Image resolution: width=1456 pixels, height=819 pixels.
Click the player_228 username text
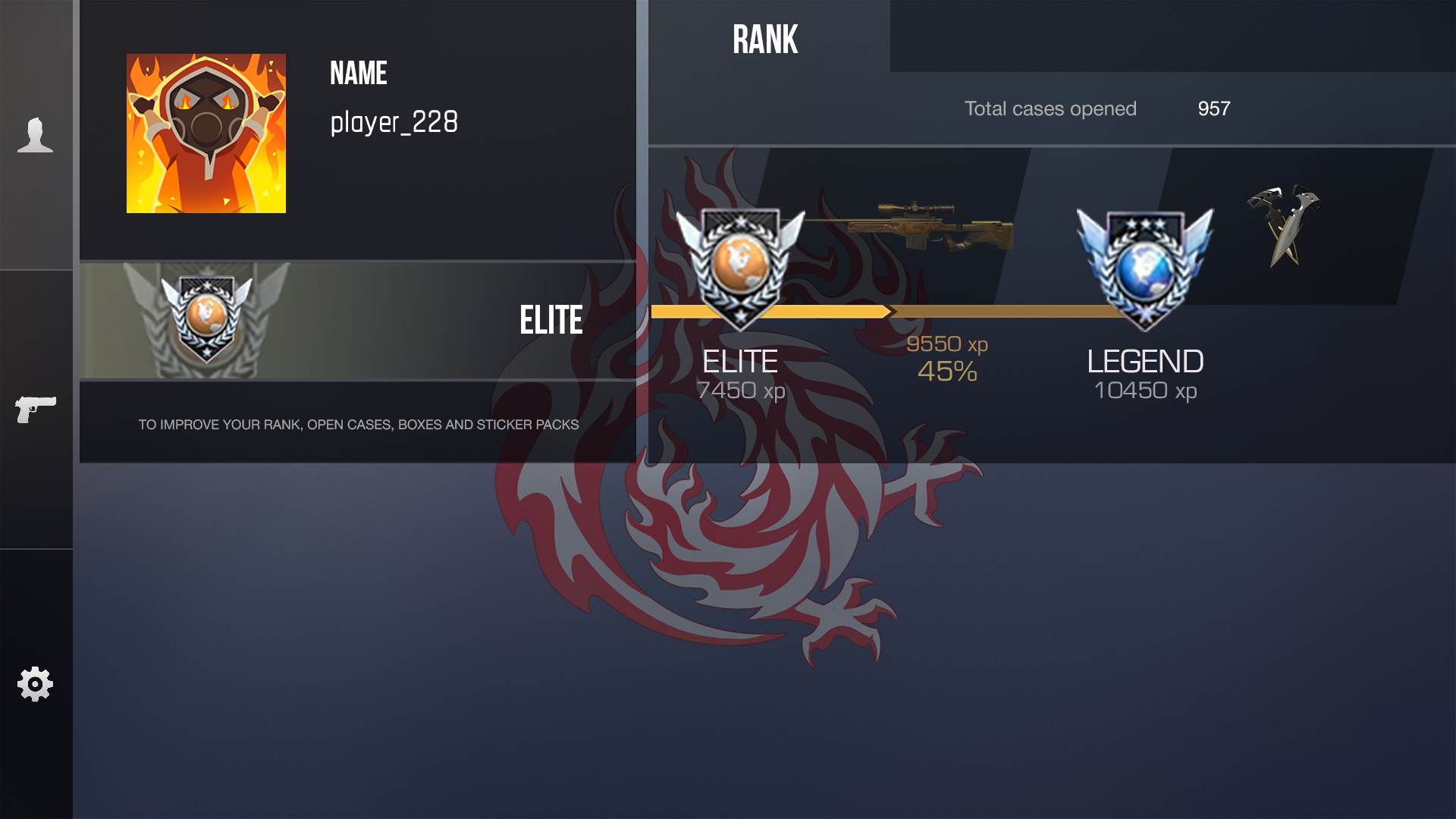(x=394, y=122)
